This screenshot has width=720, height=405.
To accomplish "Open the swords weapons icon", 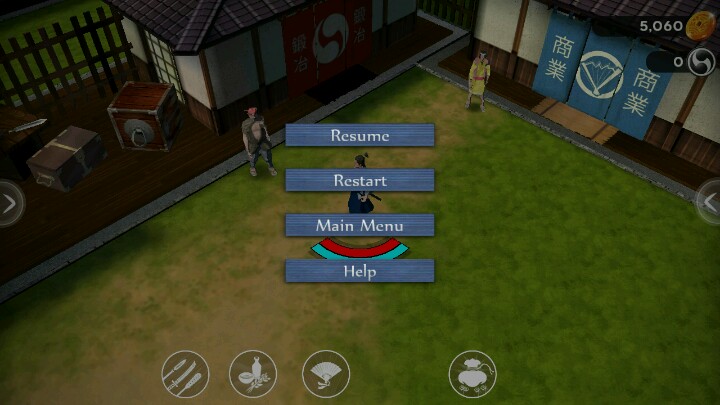I will point(185,375).
